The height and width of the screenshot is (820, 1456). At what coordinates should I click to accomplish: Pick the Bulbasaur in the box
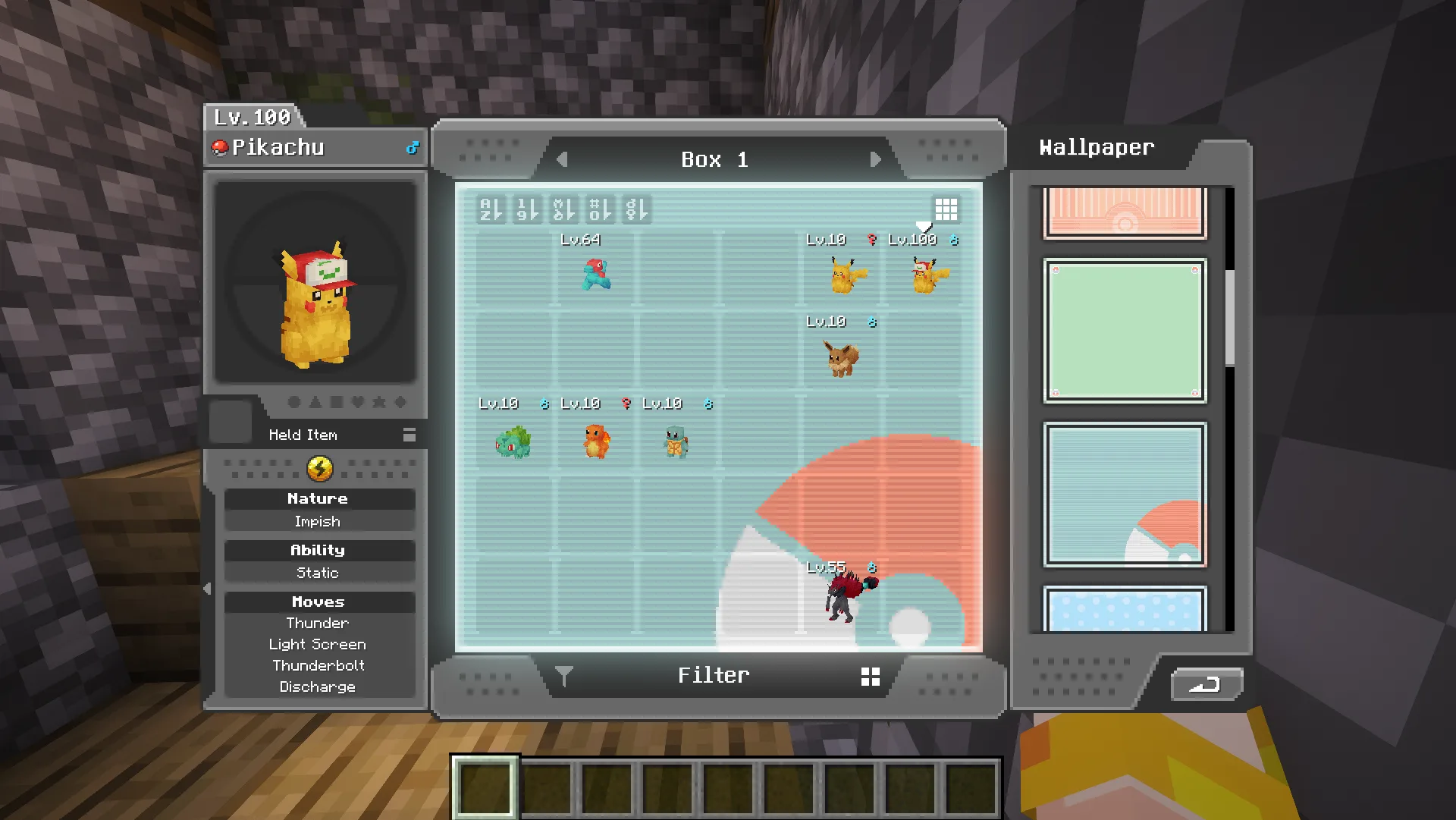click(x=513, y=442)
